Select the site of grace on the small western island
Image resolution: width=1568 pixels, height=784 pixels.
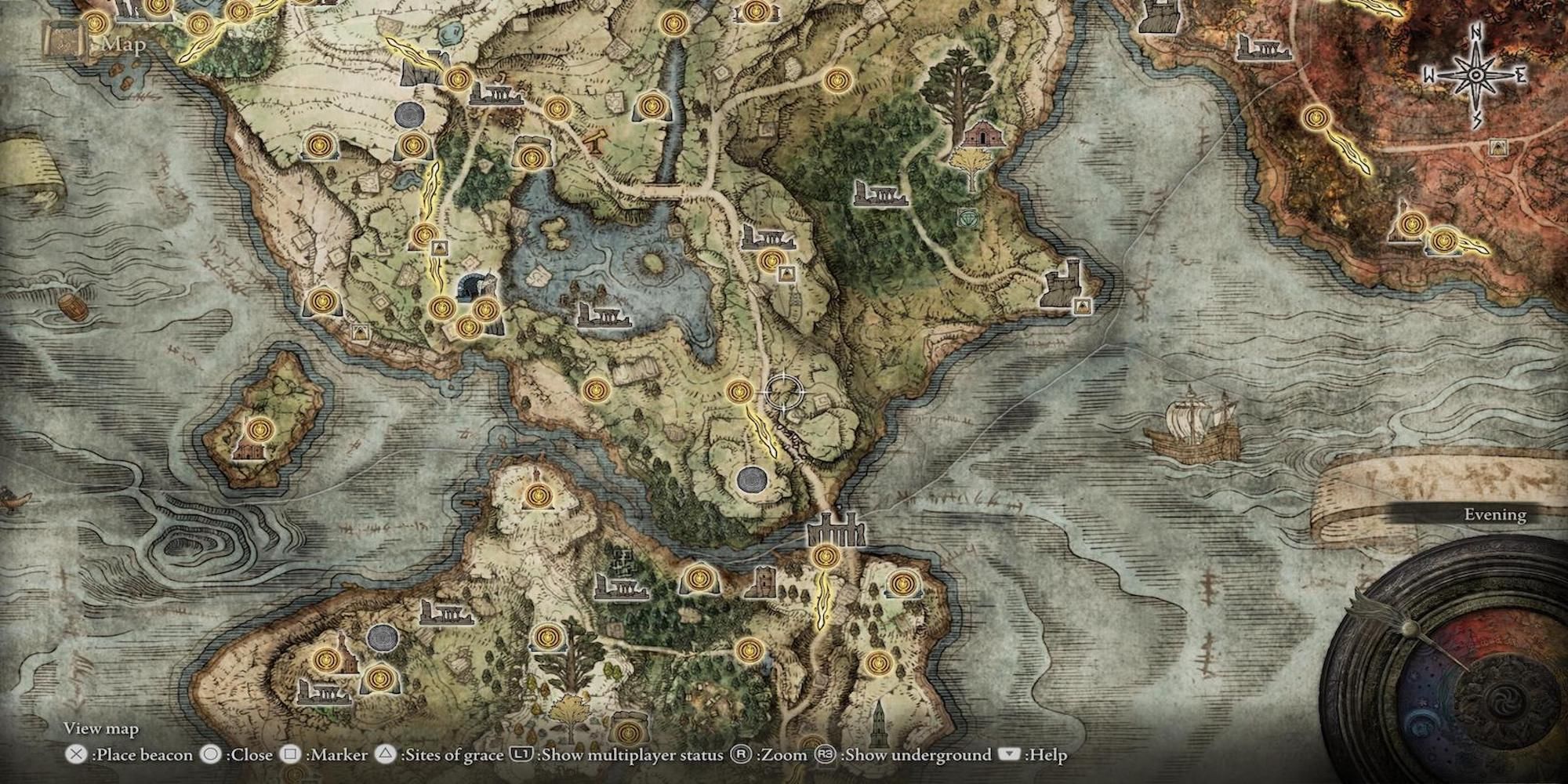(260, 430)
